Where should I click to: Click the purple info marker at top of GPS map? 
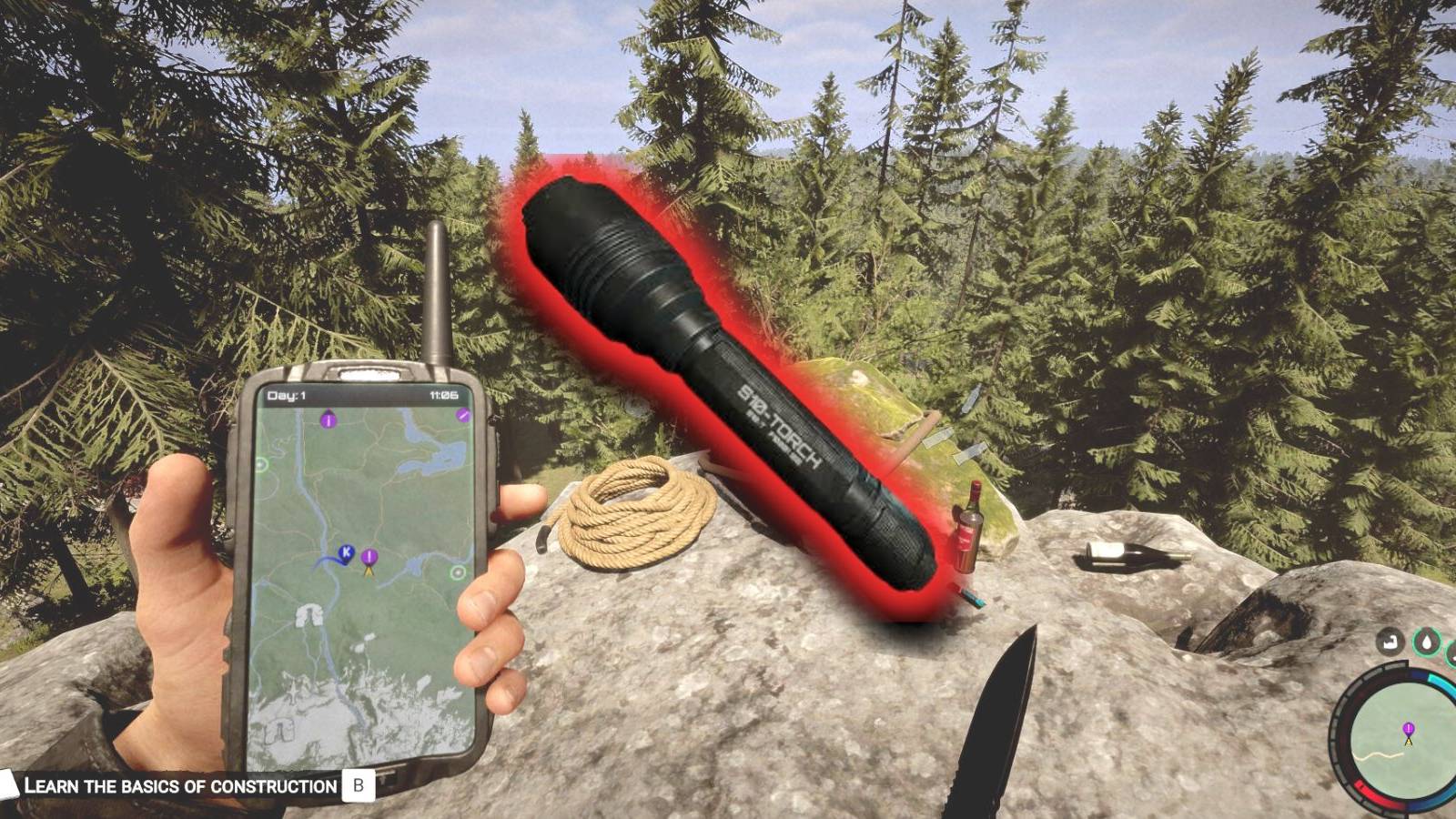click(x=328, y=420)
